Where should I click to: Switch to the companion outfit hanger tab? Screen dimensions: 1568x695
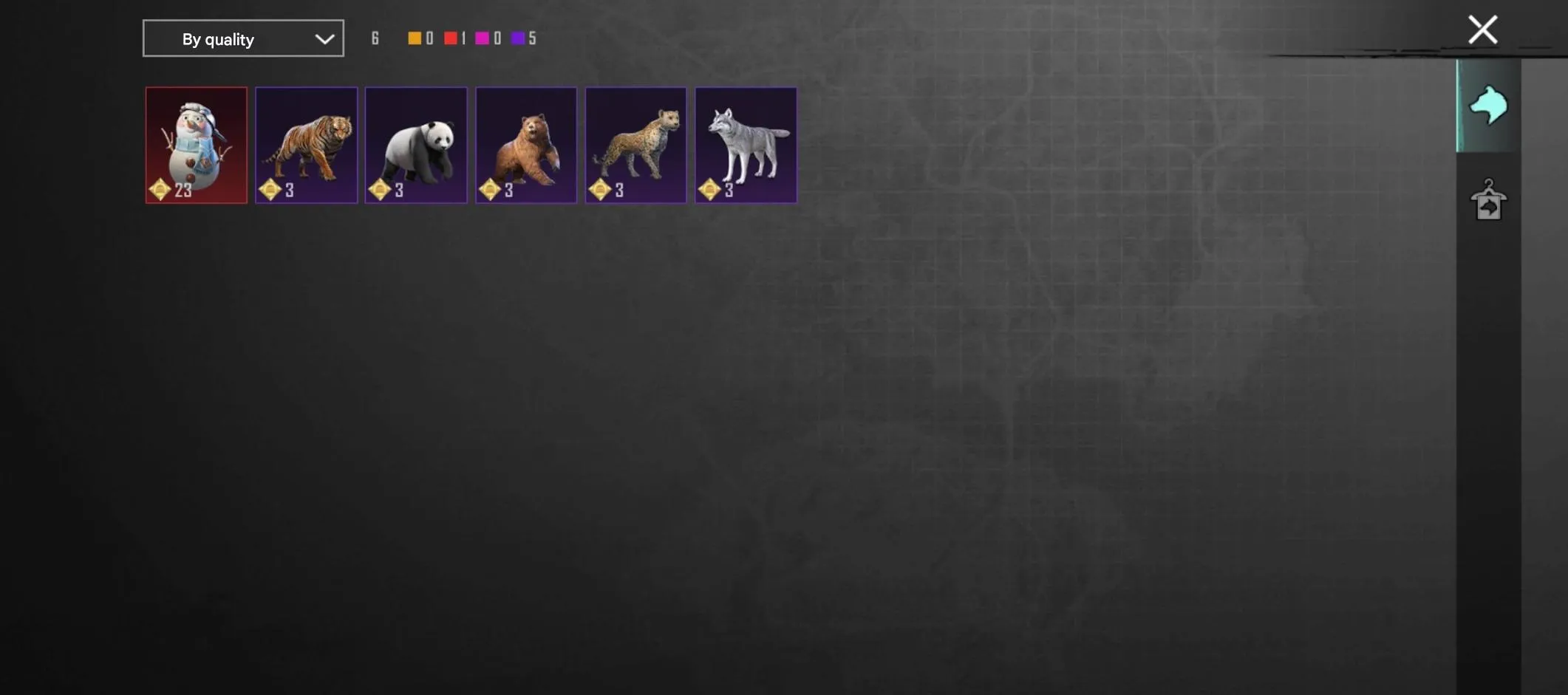(x=1487, y=201)
